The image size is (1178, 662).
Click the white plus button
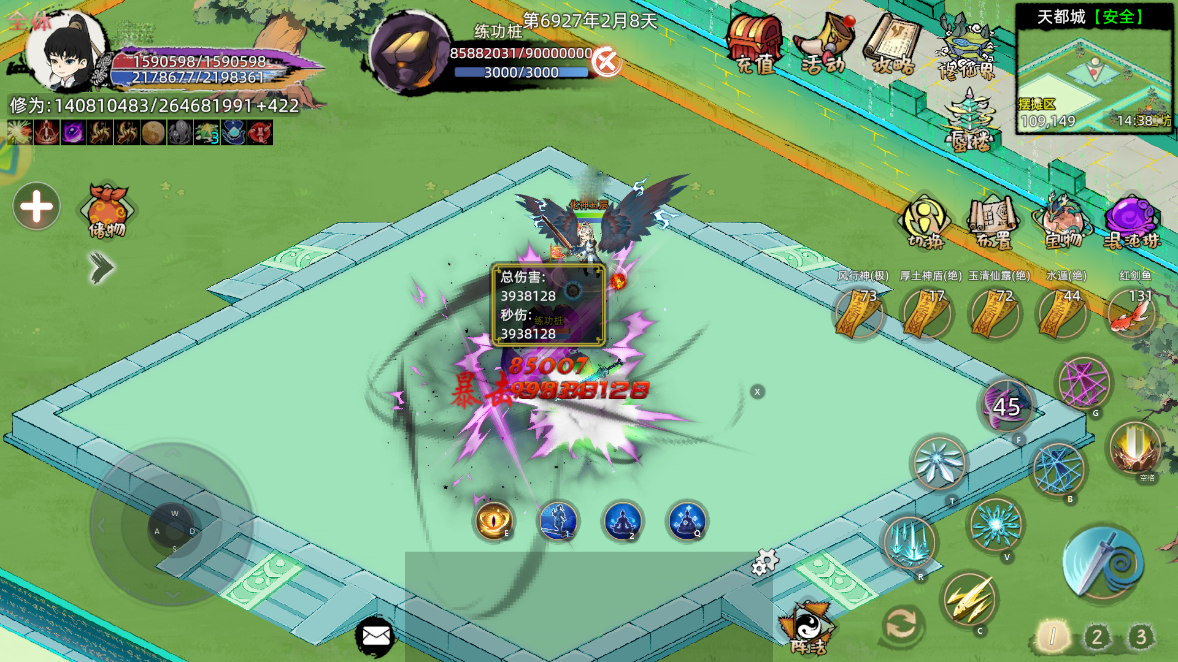pos(37,207)
